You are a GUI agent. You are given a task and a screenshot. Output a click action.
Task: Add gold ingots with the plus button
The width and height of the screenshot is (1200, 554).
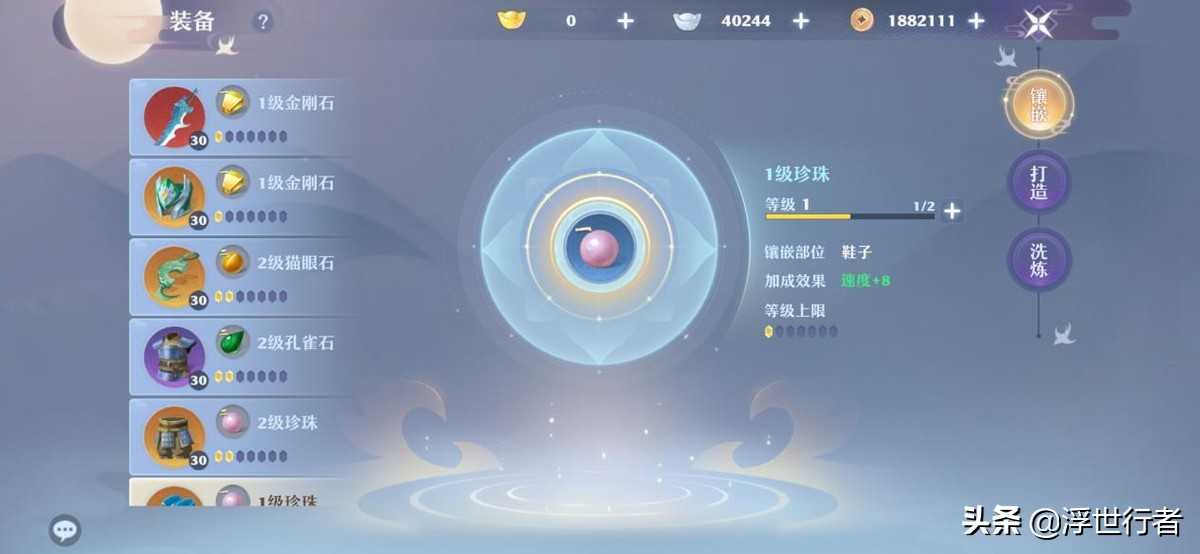point(625,21)
